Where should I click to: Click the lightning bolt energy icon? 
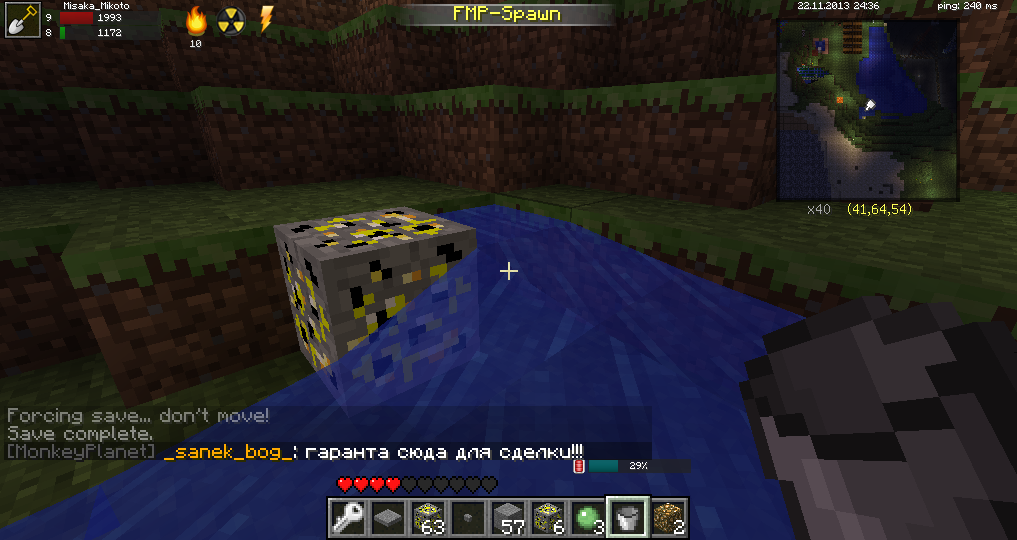(267, 19)
